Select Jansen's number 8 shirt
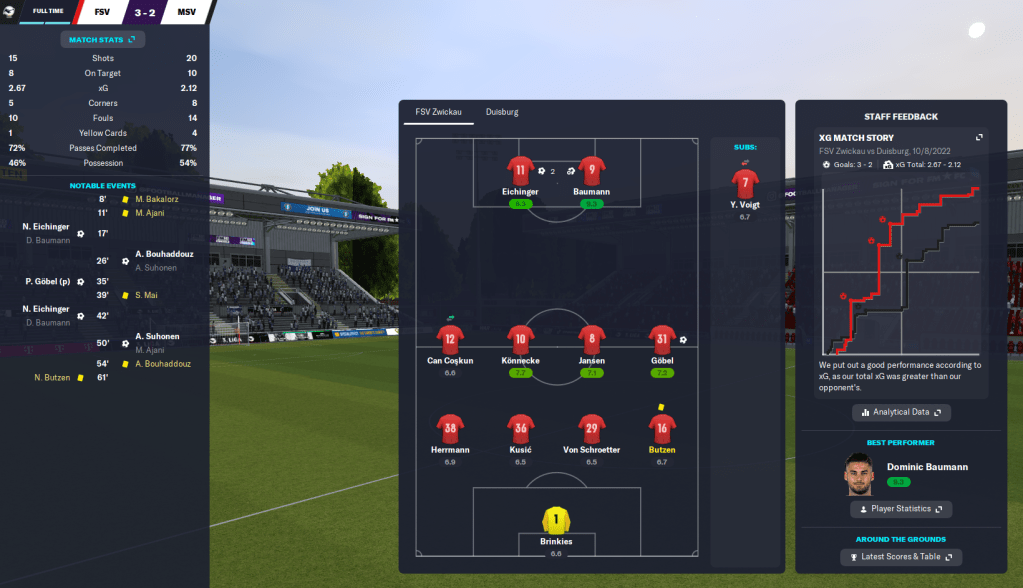The height and width of the screenshot is (588, 1023). 592,339
